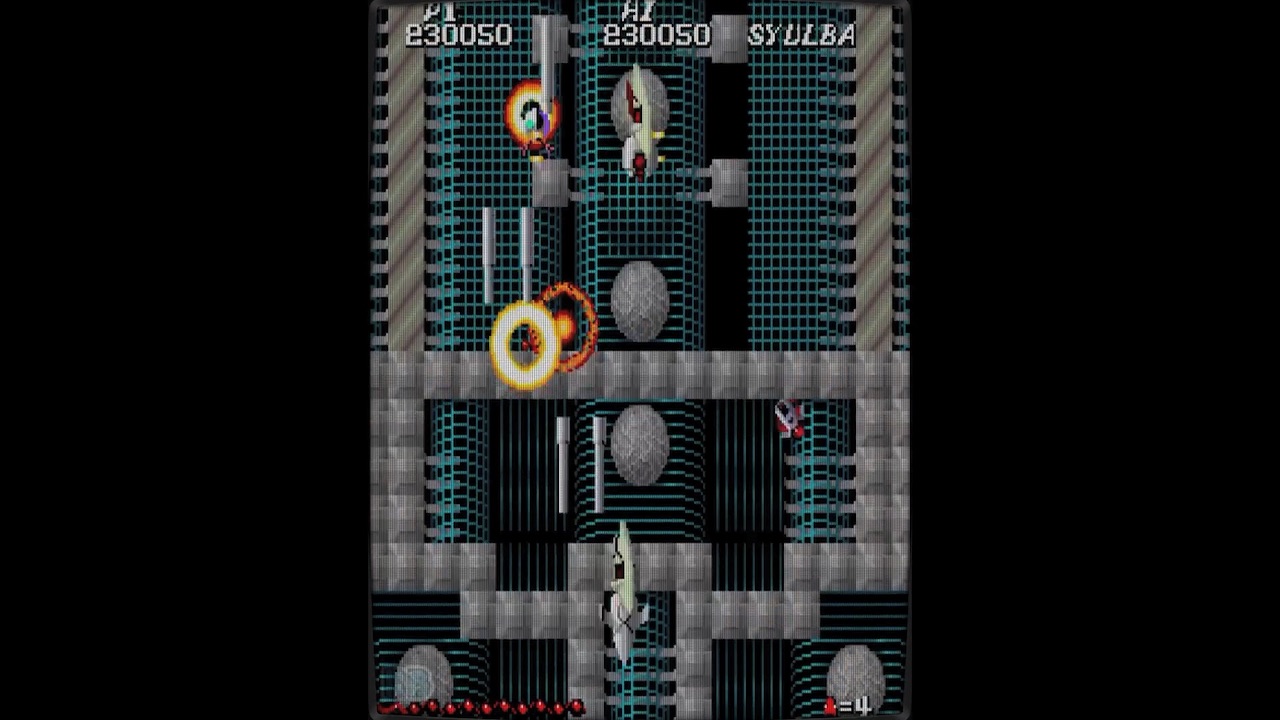Click the small ship icon beside =4
1280x720 pixels.
pos(829,704)
